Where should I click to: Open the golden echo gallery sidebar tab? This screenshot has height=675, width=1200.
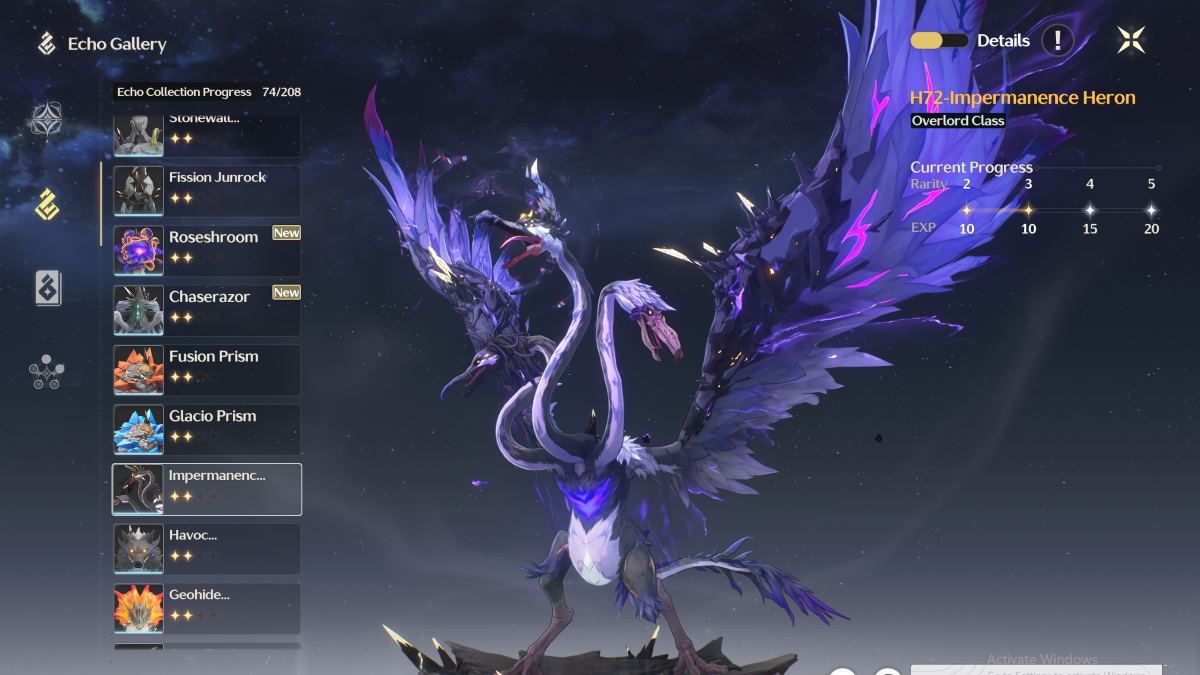click(x=46, y=204)
